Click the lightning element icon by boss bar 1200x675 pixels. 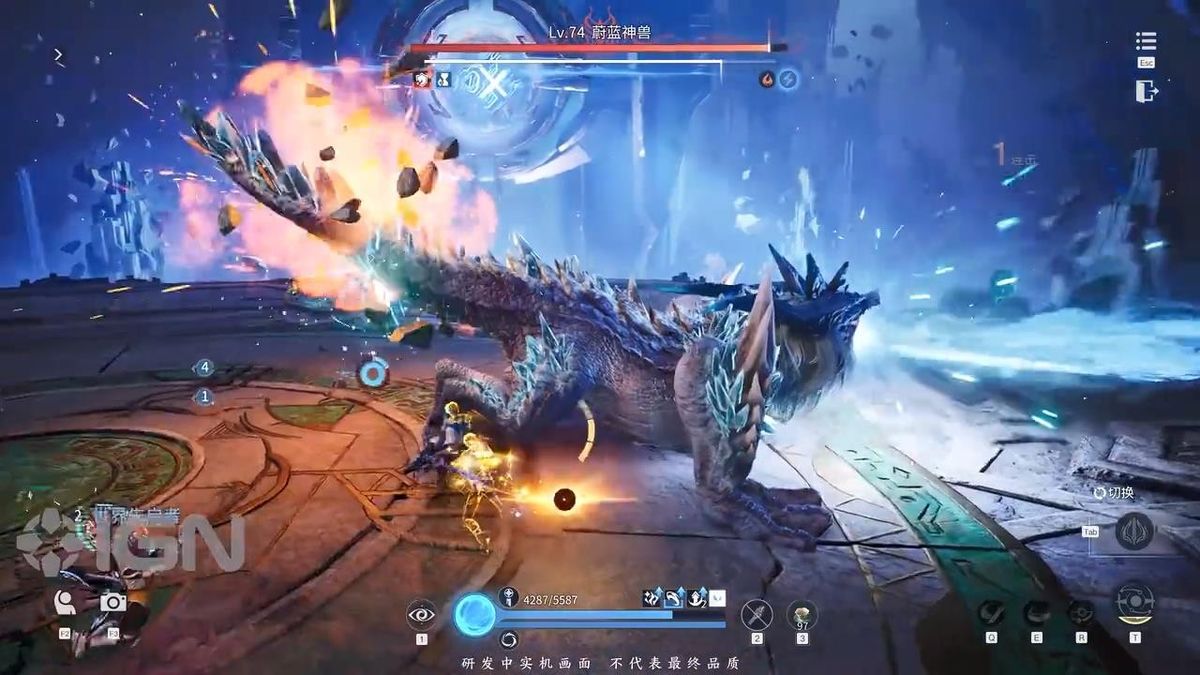pos(789,79)
